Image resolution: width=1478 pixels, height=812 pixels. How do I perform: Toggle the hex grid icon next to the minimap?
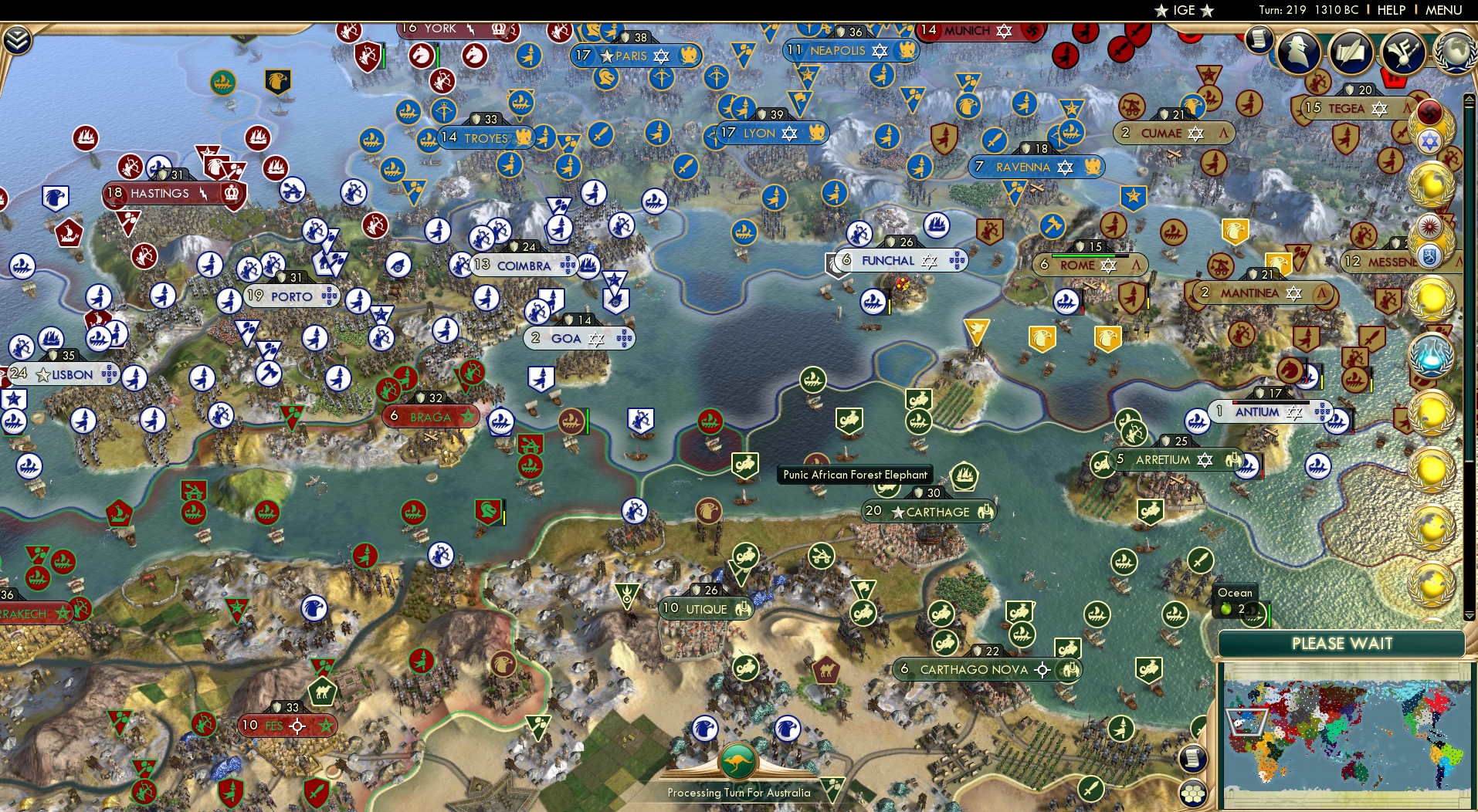[1195, 793]
